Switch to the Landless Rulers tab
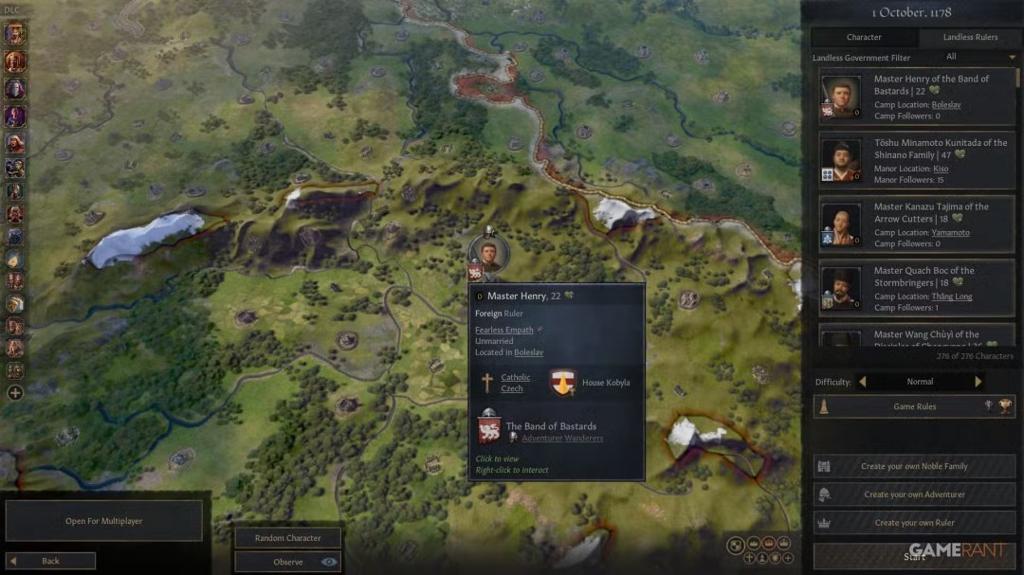This screenshot has width=1024, height=575. 970,37
